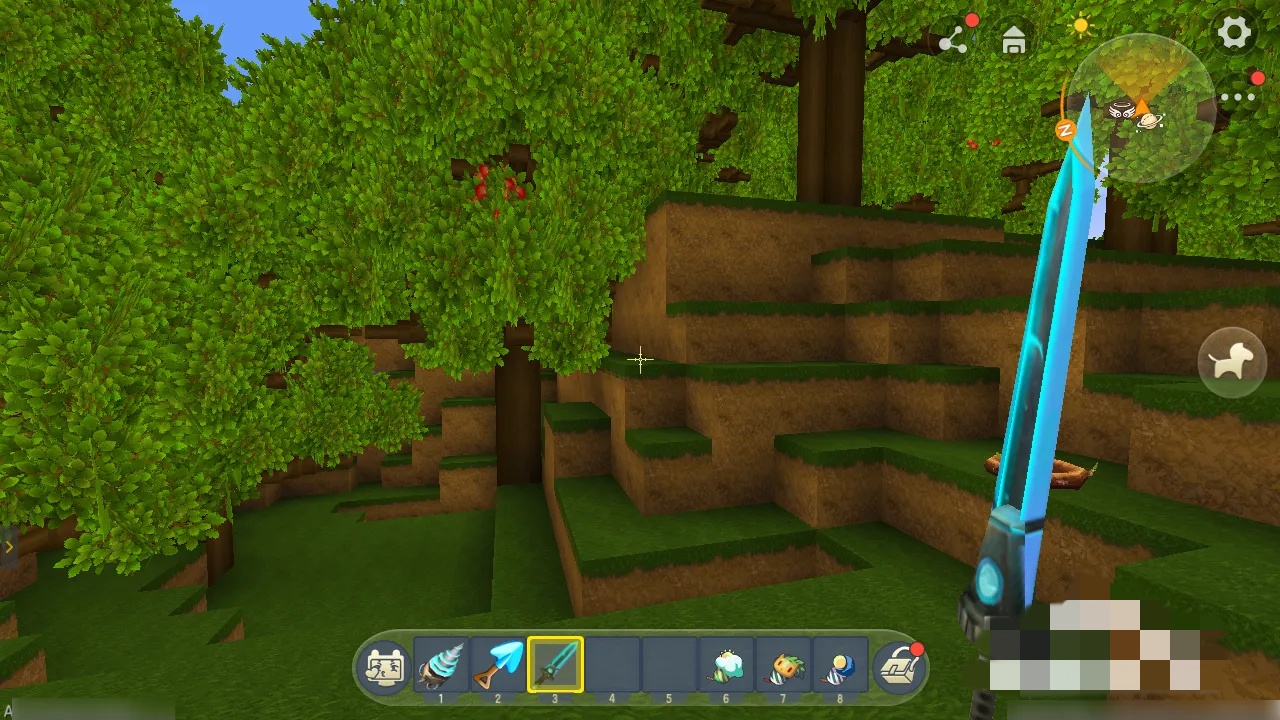Image resolution: width=1280 pixels, height=720 pixels.
Task: Select the blue-and-yellow item in slot 8
Action: coord(840,664)
